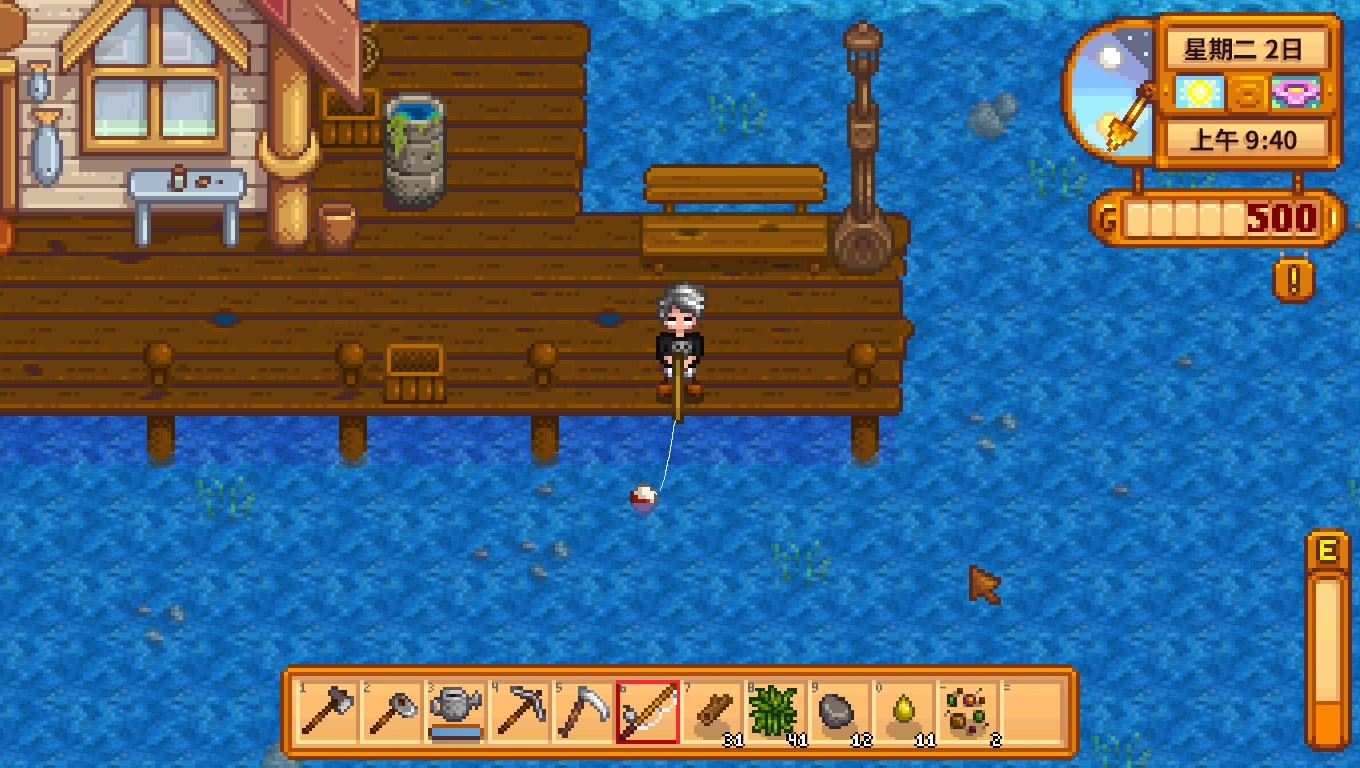Pick the yellow sap slot

[903, 712]
